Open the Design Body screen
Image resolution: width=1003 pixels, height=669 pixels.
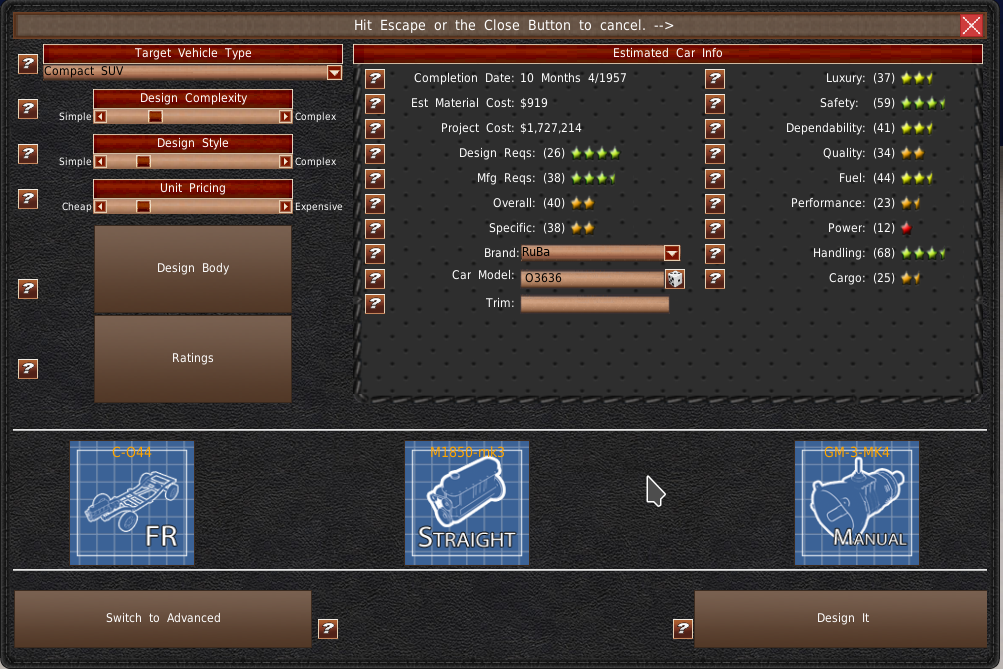pos(193,268)
